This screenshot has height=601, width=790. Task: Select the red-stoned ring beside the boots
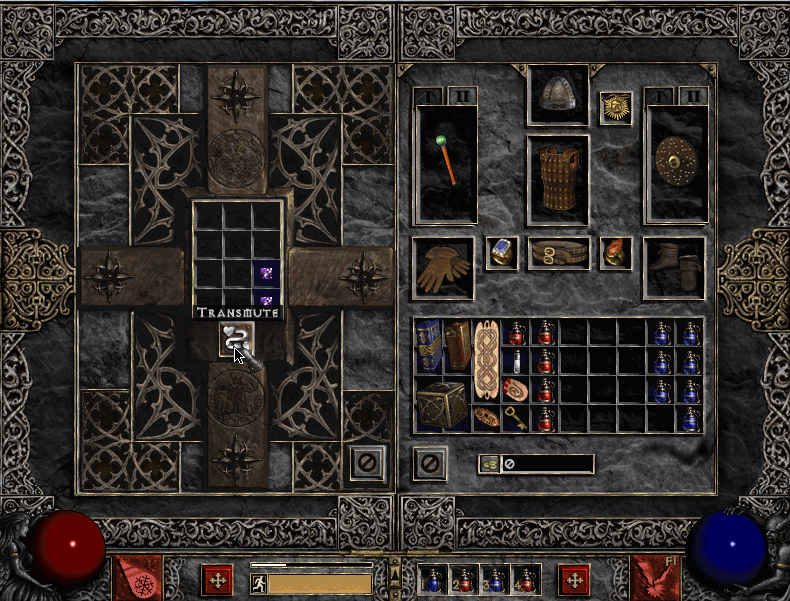click(x=615, y=253)
